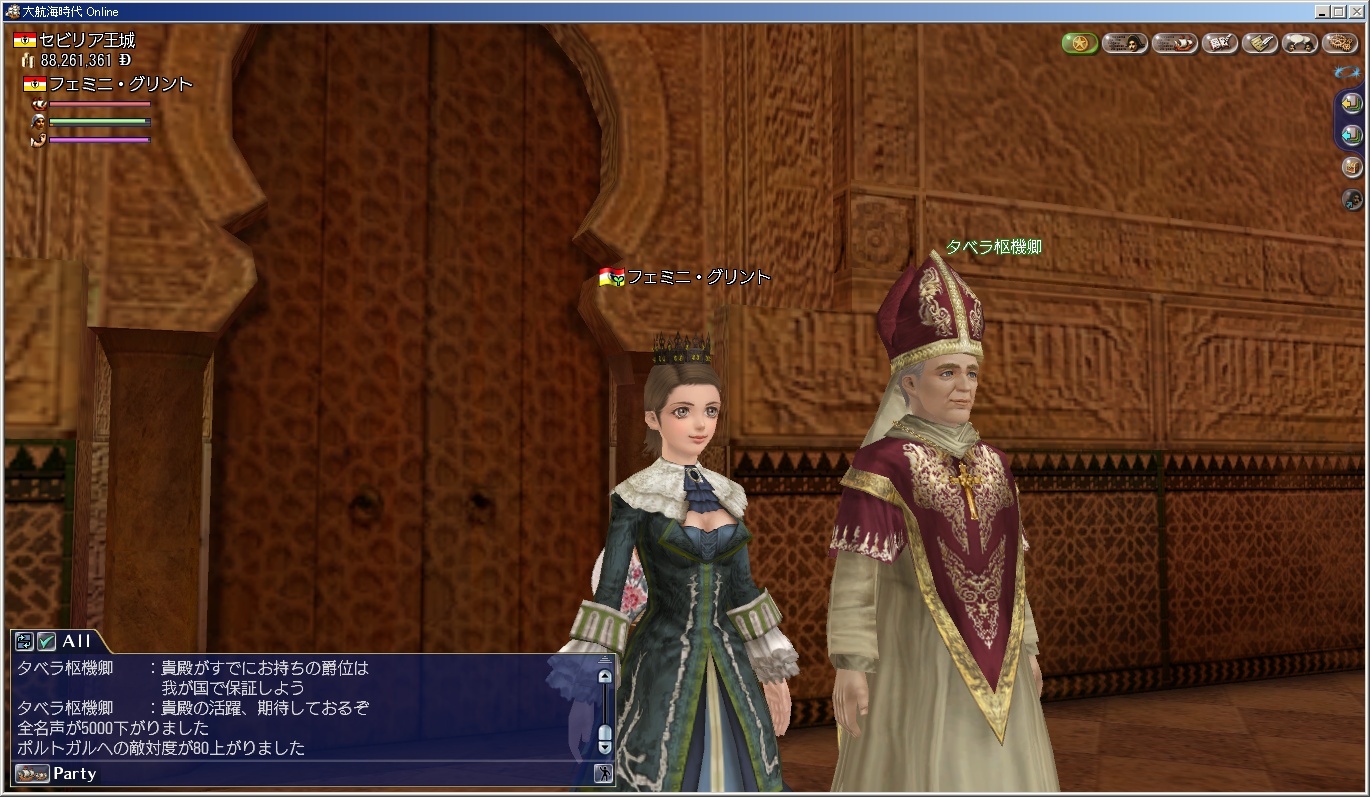Open the sailing ship info menu
The image size is (1370, 797).
[1174, 43]
